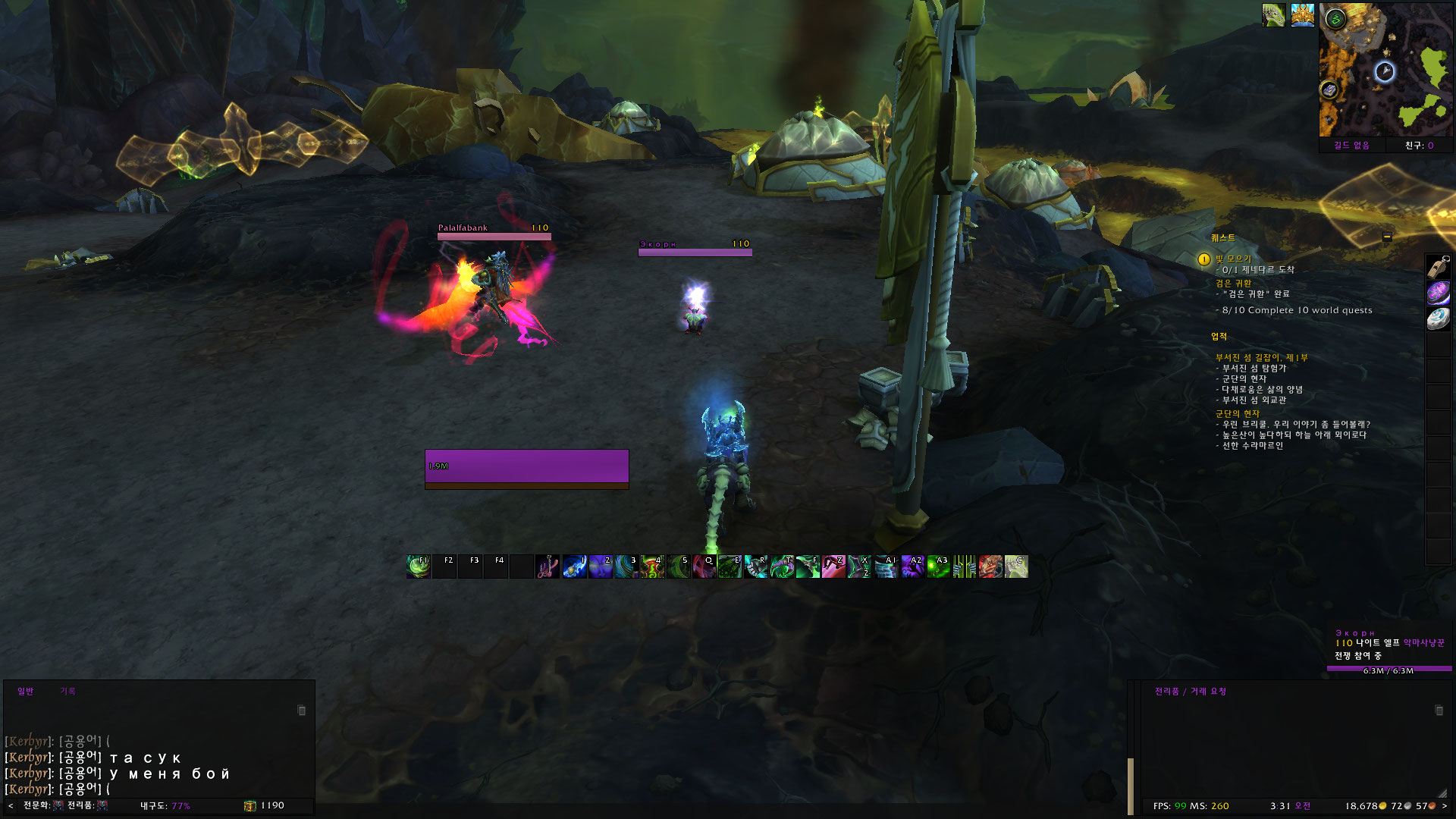This screenshot has width=1456, height=819.
Task: Open the 길드 없음 guild panel
Action: pyautogui.click(x=1351, y=146)
